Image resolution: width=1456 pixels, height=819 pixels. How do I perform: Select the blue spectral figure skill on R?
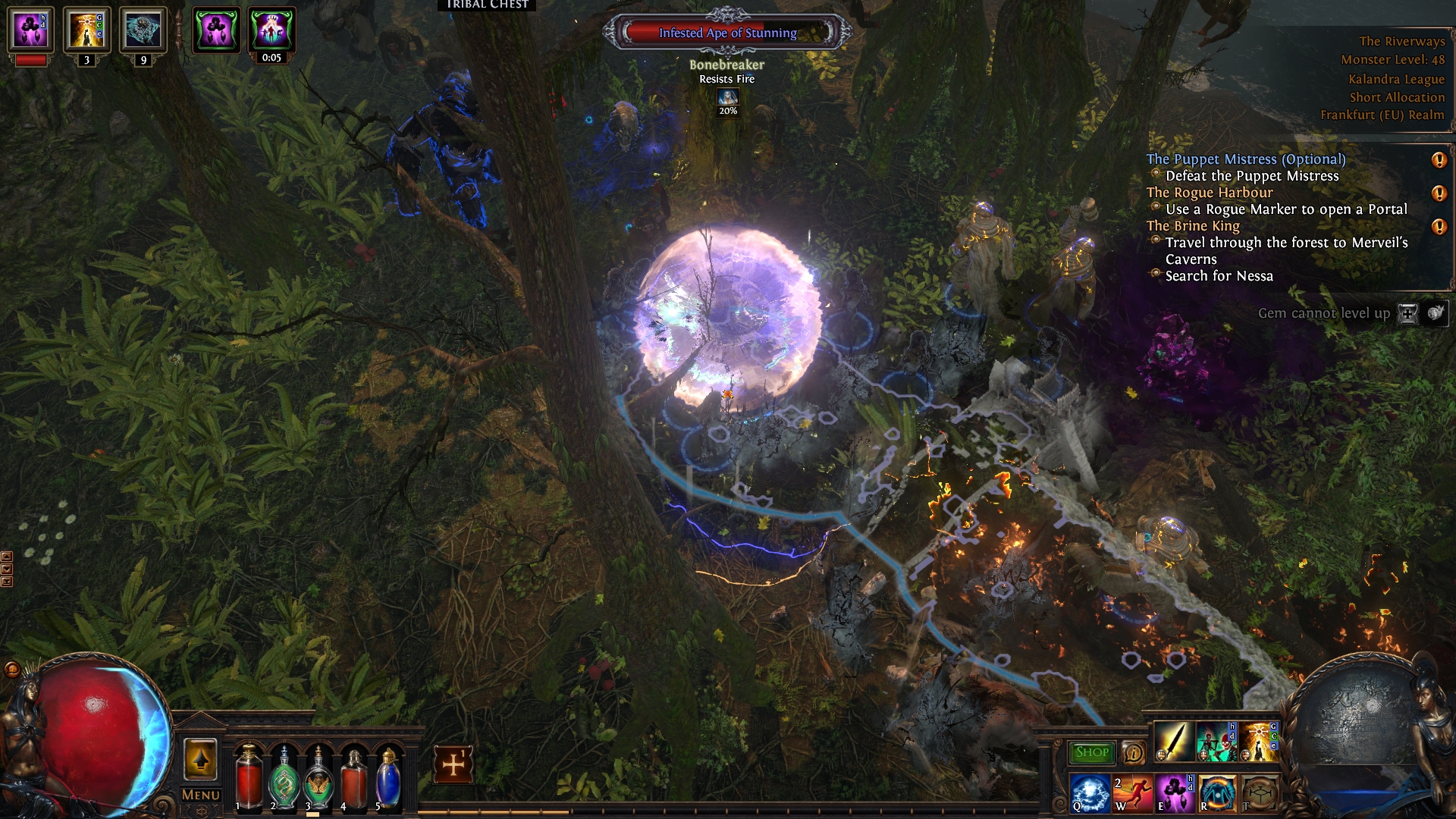(x=1216, y=793)
